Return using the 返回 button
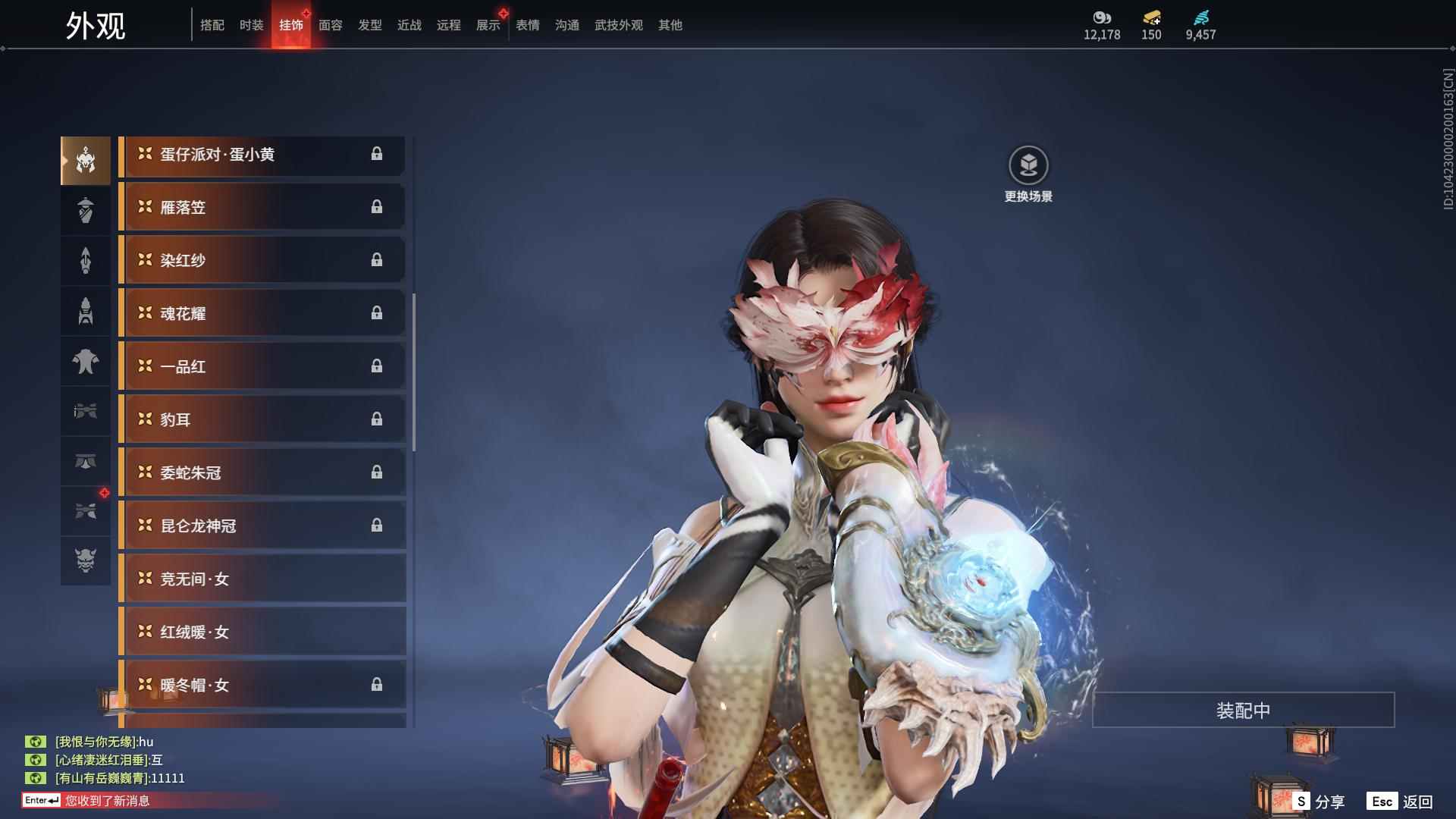Viewport: 1456px width, 819px height. click(1400, 801)
